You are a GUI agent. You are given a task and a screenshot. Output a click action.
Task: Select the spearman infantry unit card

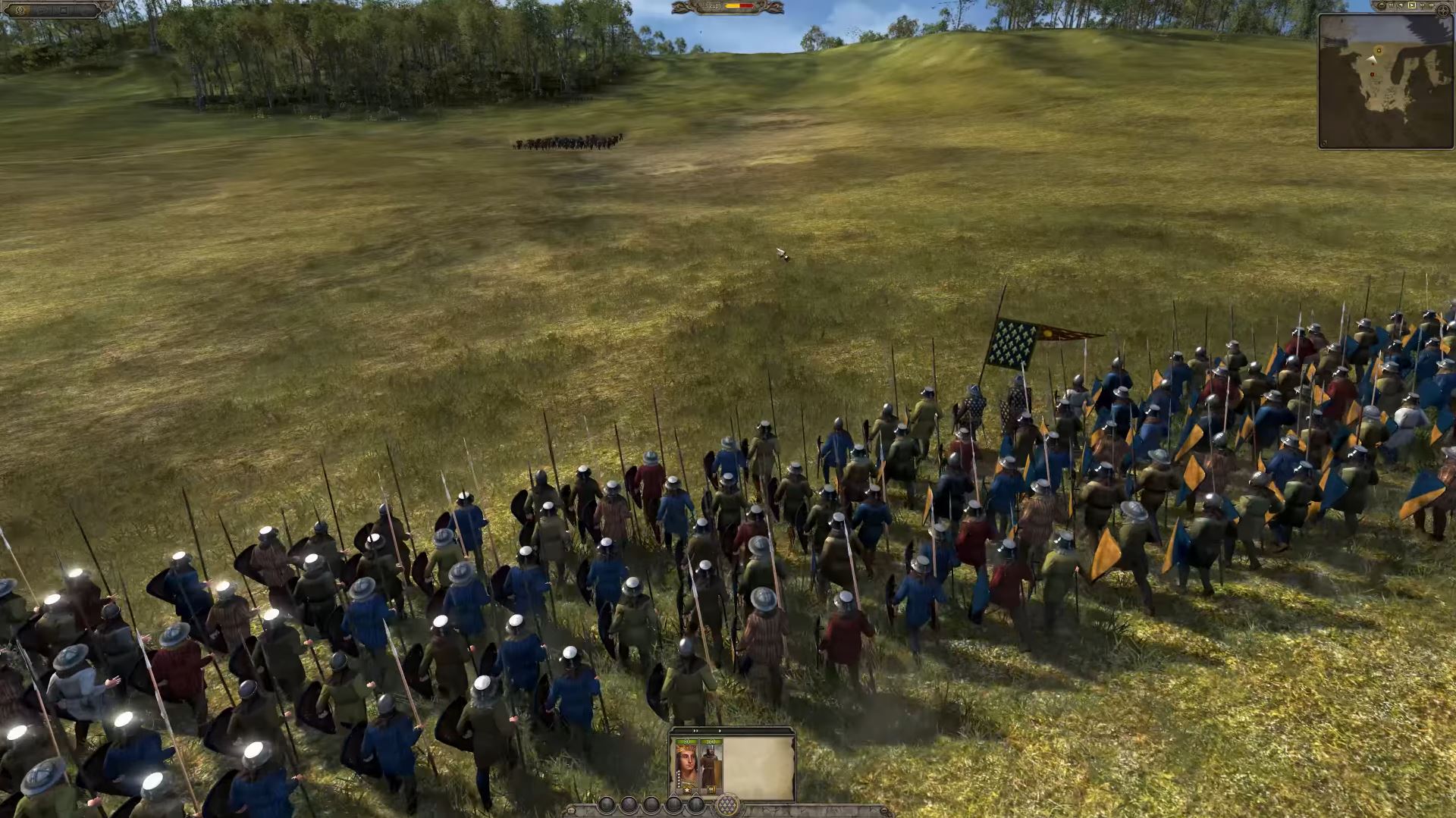pyautogui.click(x=711, y=767)
